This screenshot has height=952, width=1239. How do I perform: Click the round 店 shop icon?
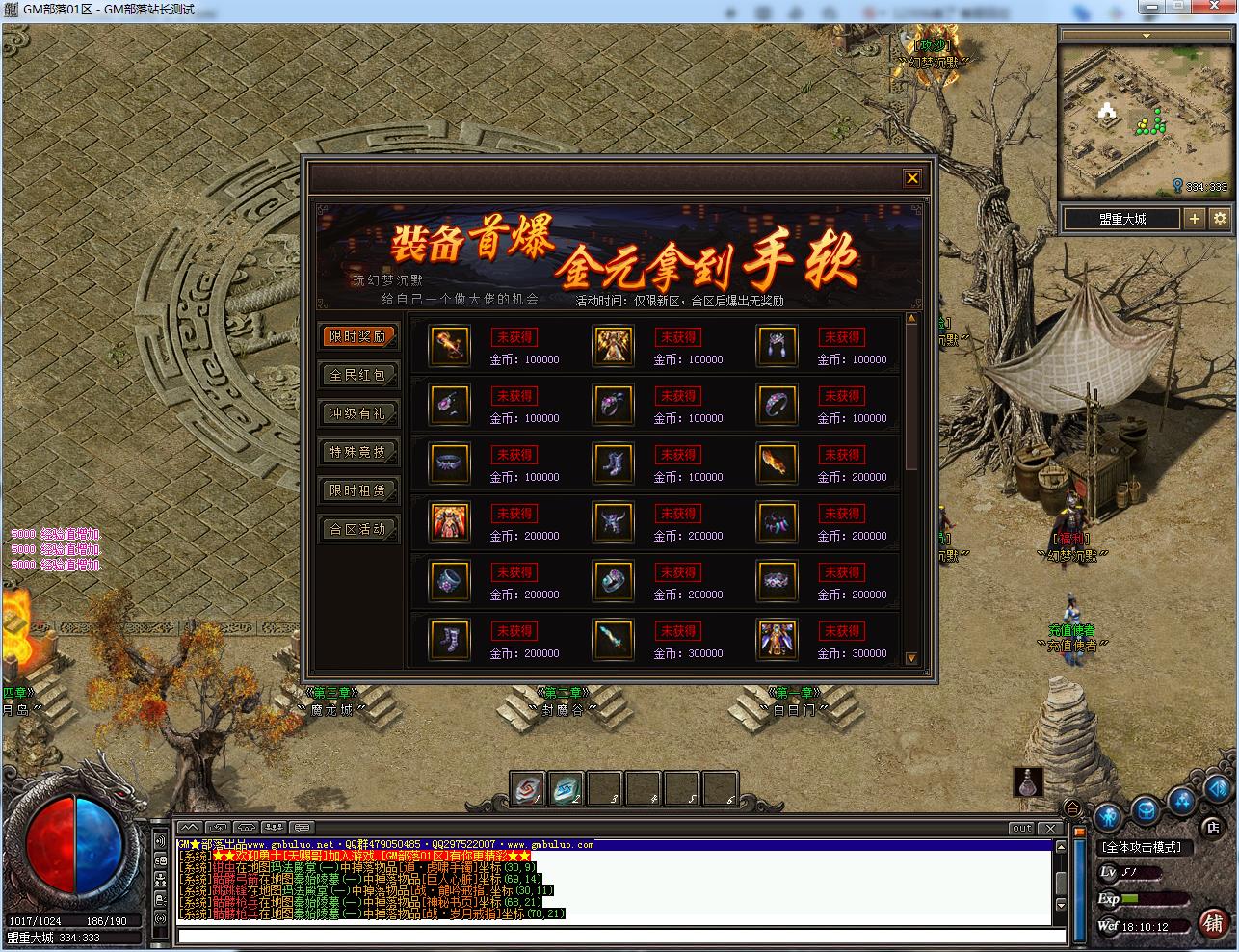1213,829
